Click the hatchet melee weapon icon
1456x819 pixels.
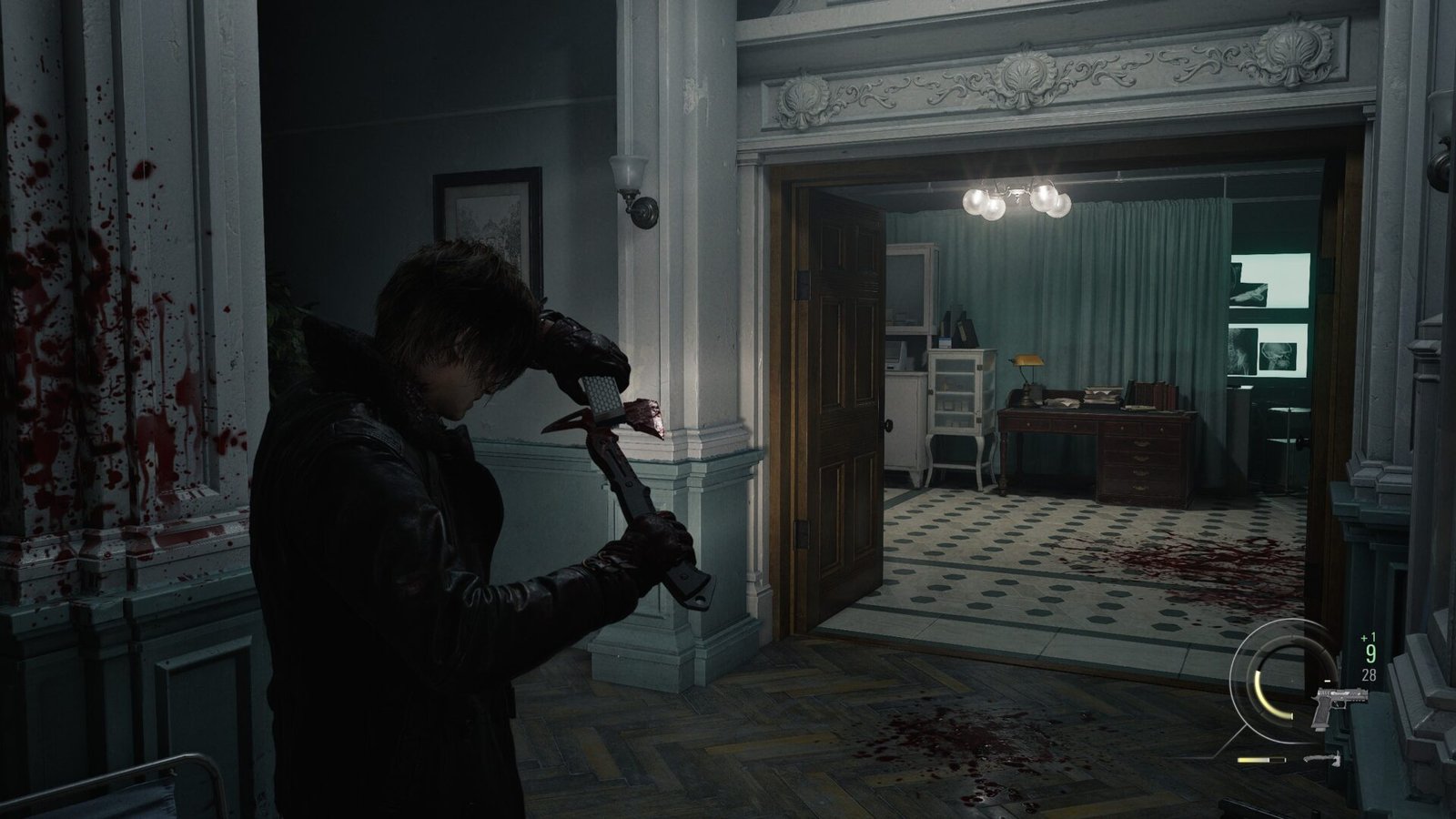pos(1323,757)
